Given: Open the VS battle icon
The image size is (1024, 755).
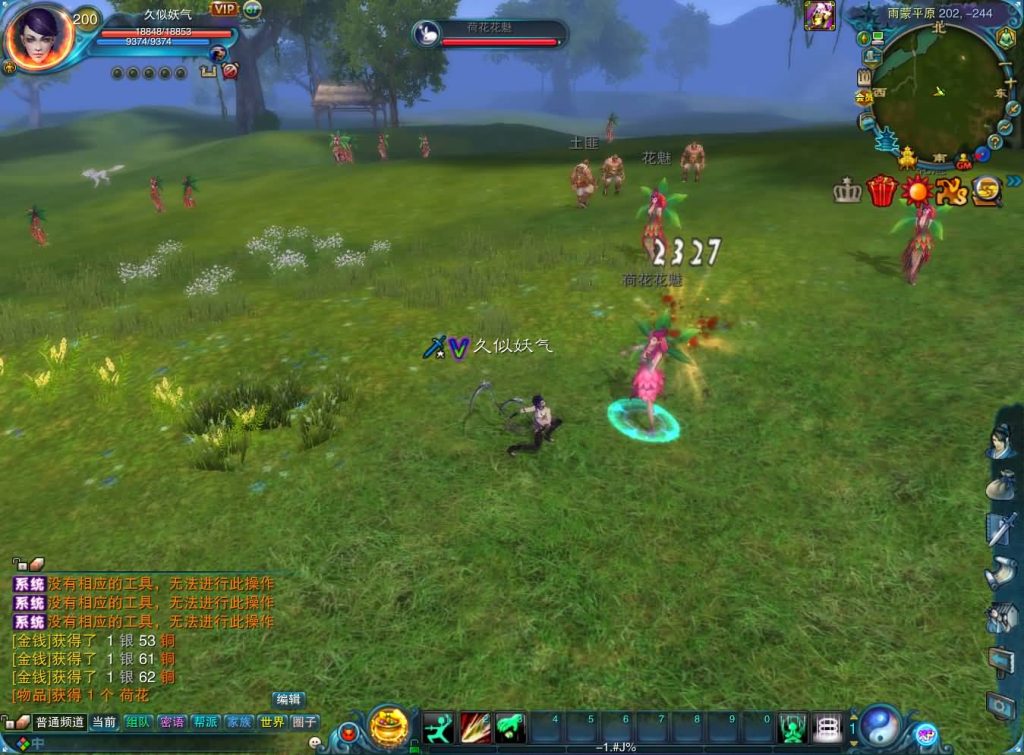Looking at the screenshot, I should 951,190.
